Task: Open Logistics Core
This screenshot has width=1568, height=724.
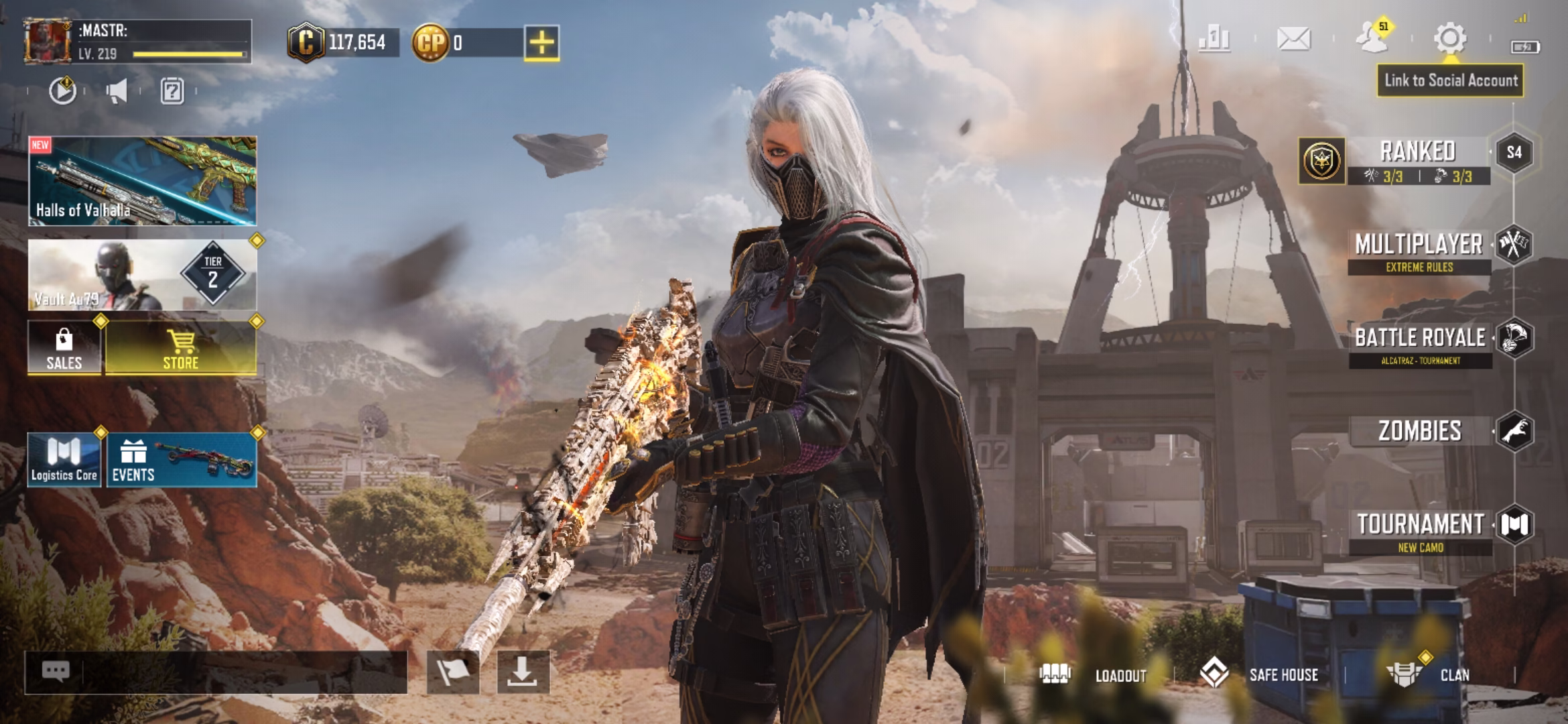Action: tap(64, 460)
